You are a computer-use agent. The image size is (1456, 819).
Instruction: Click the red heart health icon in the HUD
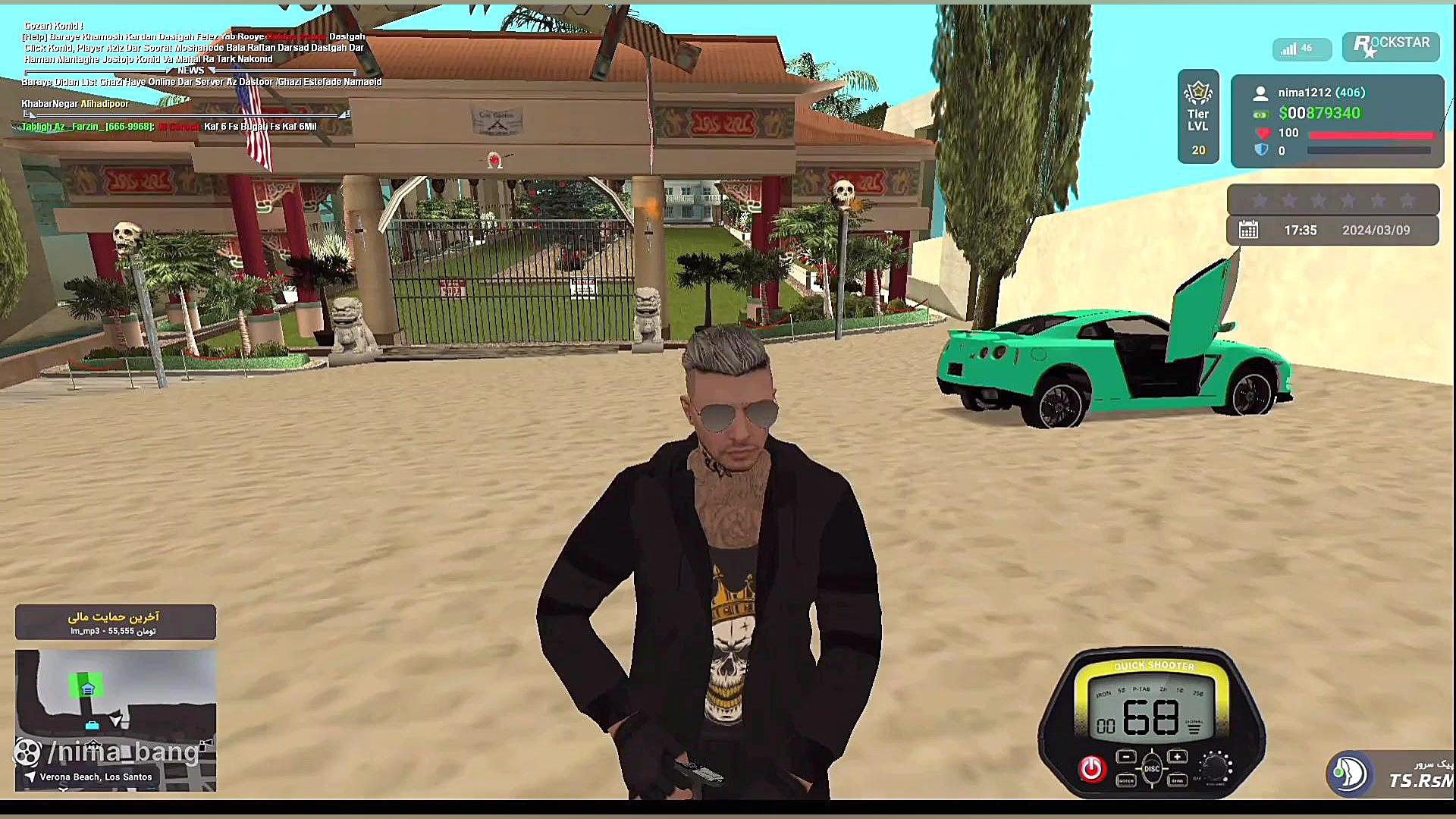1263,133
